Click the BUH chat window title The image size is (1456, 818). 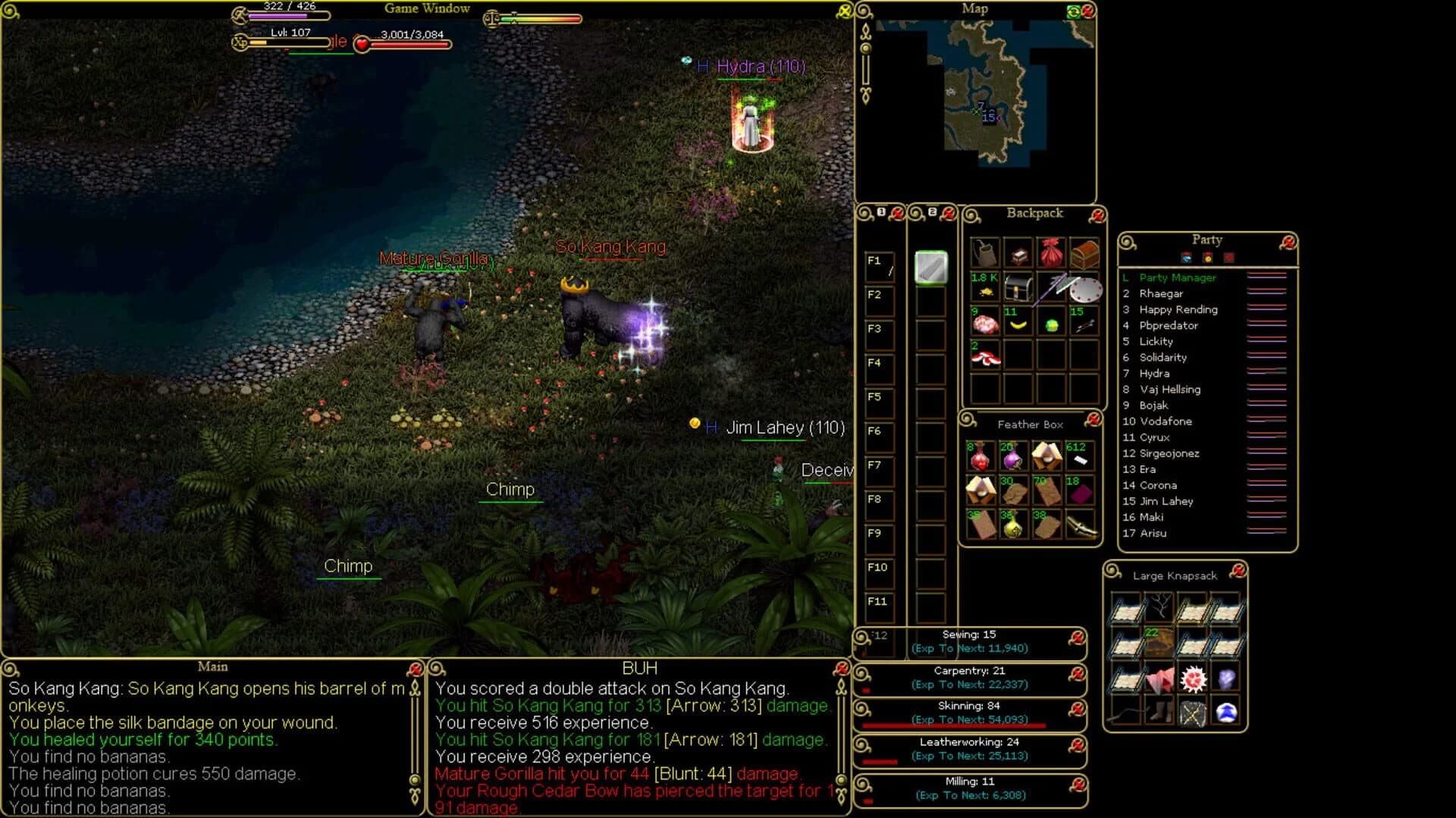click(x=639, y=669)
